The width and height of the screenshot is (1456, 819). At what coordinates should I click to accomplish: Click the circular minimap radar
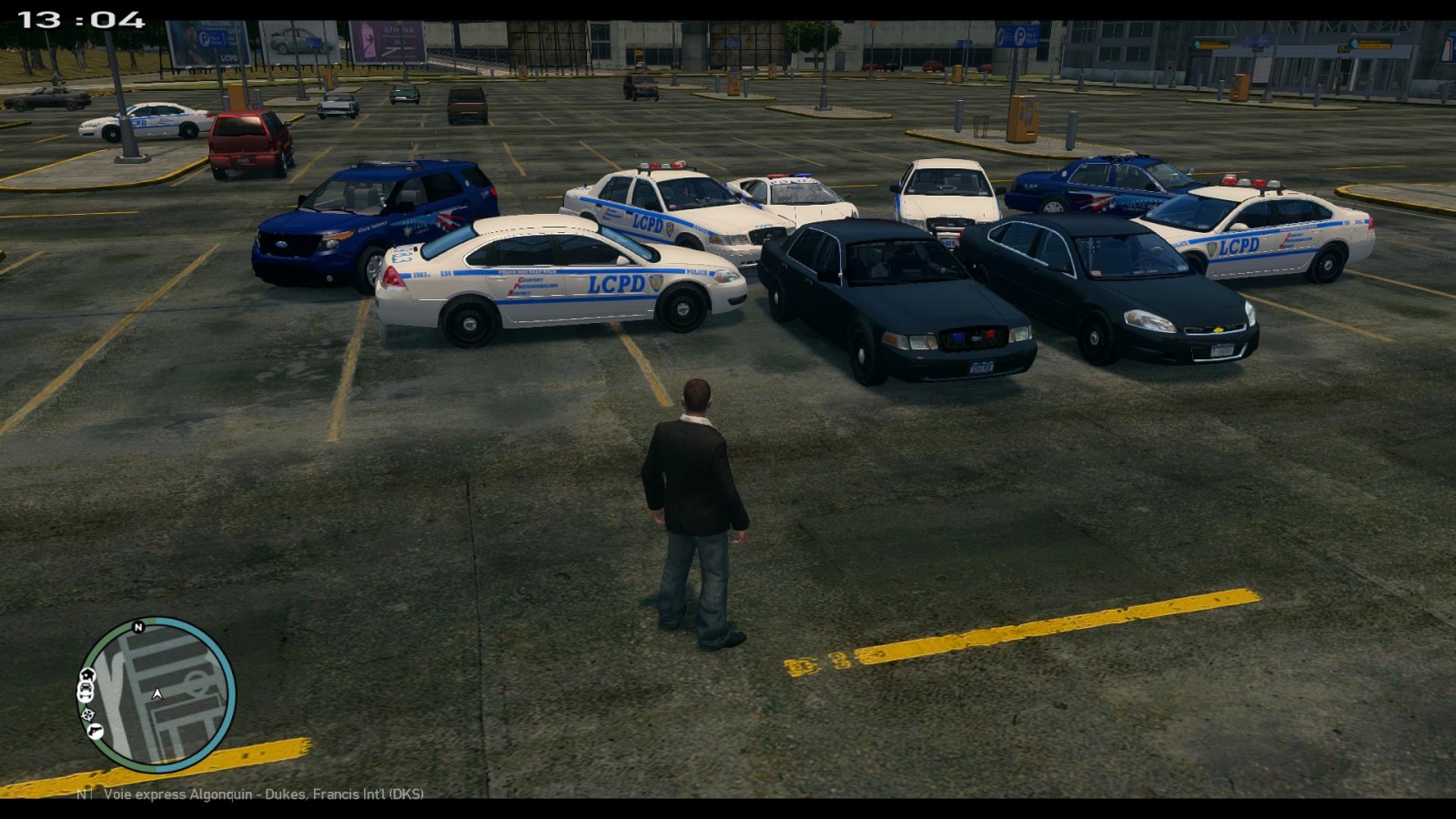point(157,694)
